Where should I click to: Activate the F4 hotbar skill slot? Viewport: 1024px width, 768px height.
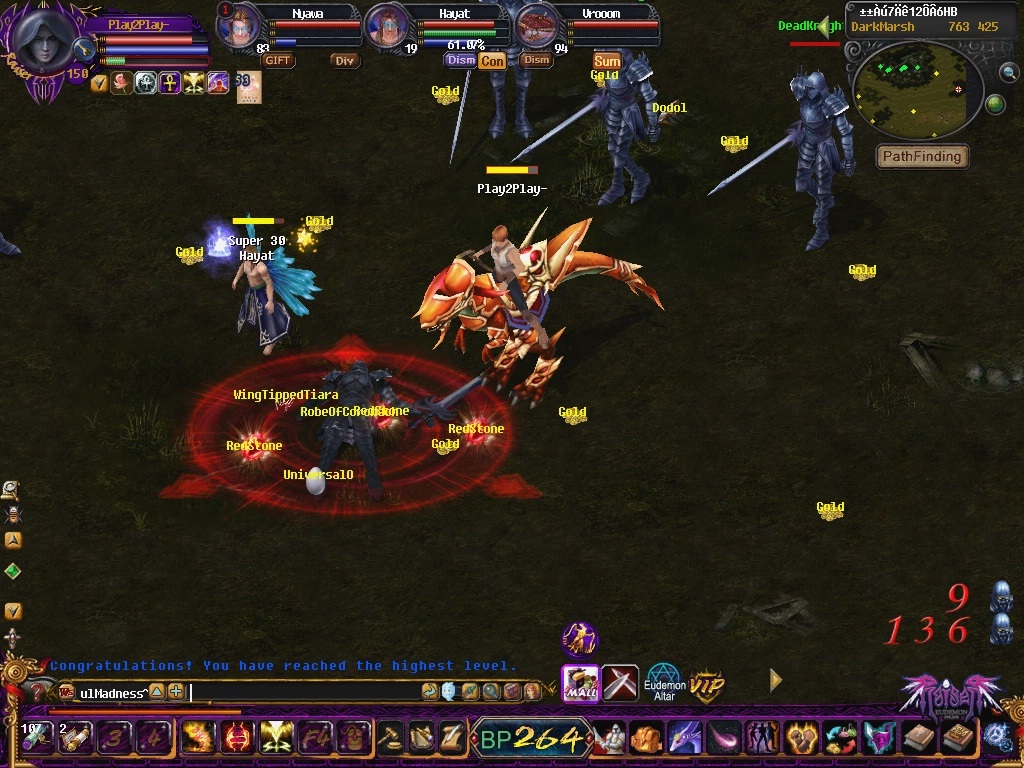pos(314,737)
